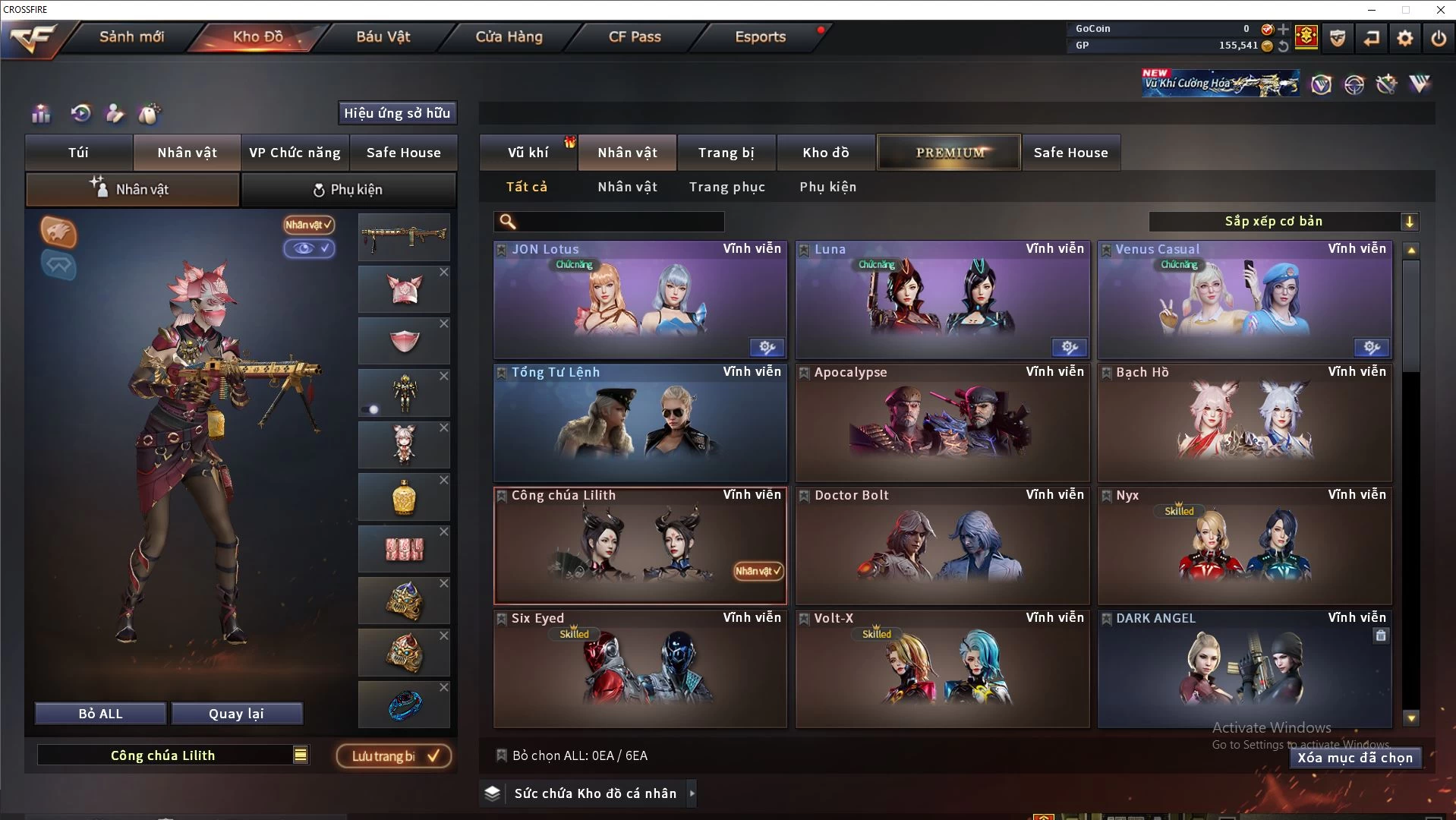
Task: Pick the Doctor Bolt character card
Action: coord(942,546)
